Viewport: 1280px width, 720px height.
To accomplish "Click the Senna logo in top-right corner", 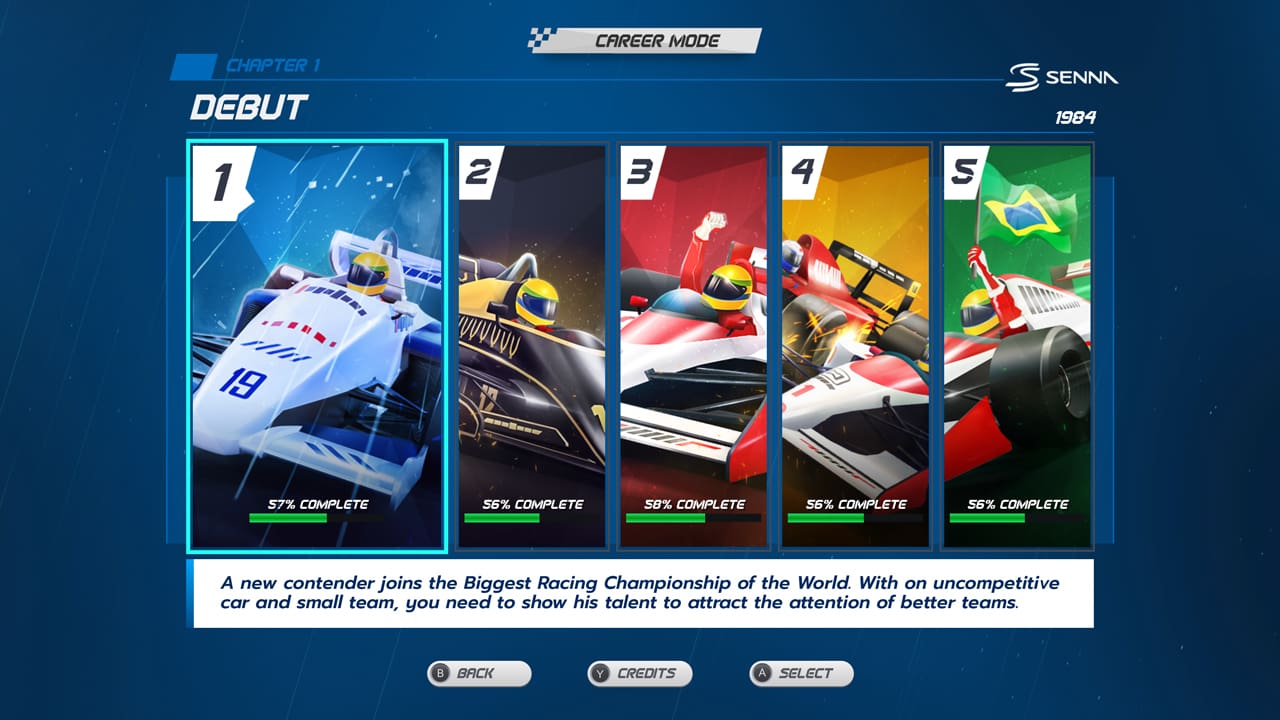I will tap(1064, 77).
